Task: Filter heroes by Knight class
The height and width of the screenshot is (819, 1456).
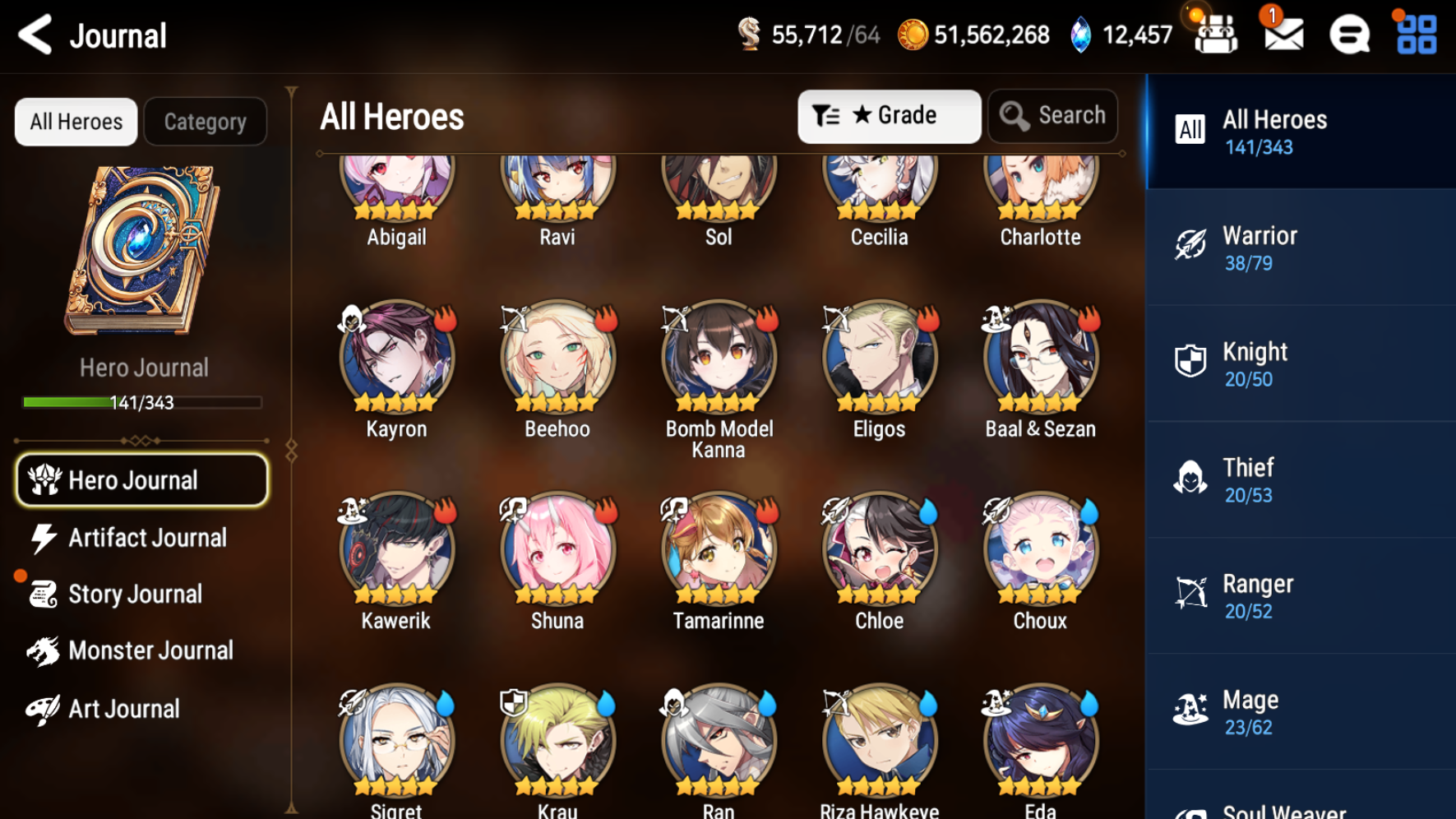Action: click(x=1300, y=363)
